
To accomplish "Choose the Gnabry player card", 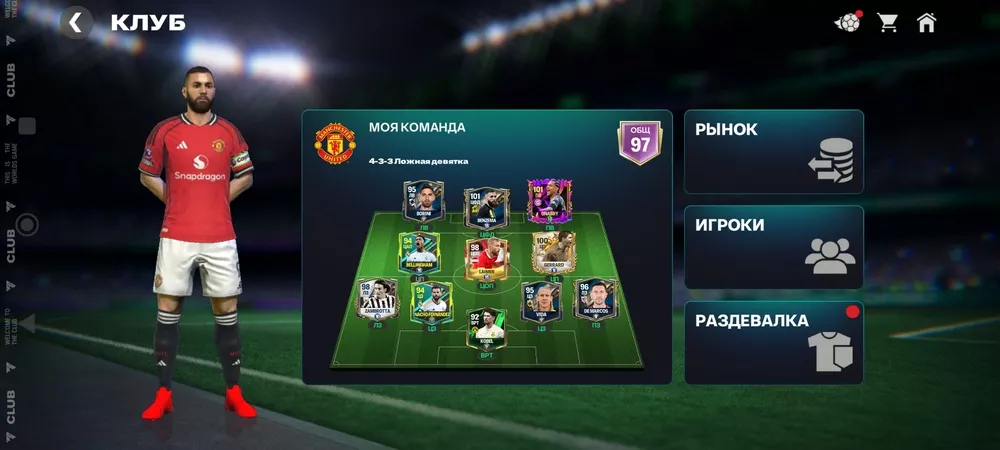I will [x=547, y=202].
